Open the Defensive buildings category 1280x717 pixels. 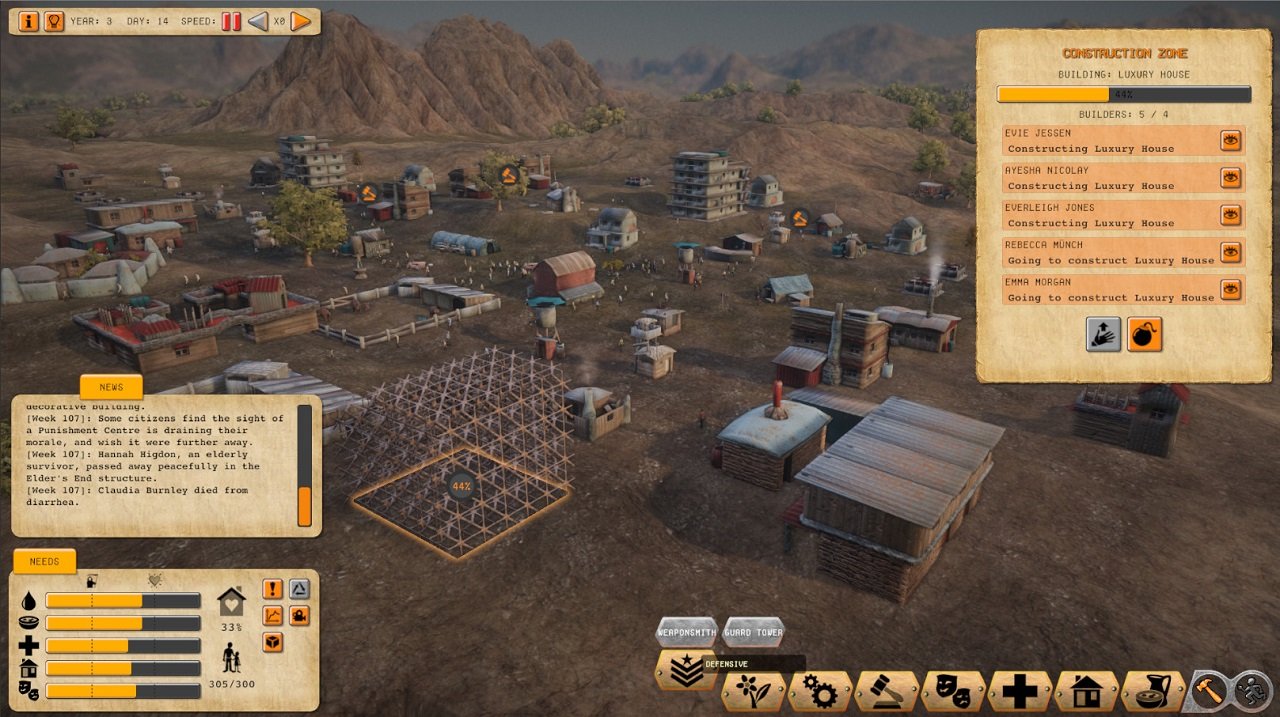pyautogui.click(x=686, y=671)
